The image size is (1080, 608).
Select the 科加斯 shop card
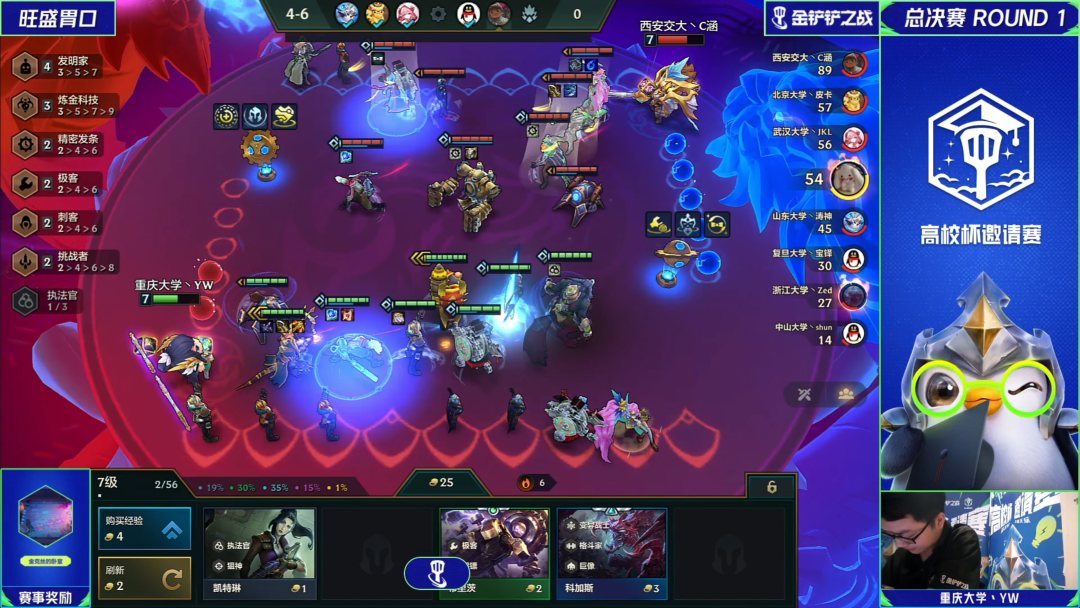click(612, 552)
